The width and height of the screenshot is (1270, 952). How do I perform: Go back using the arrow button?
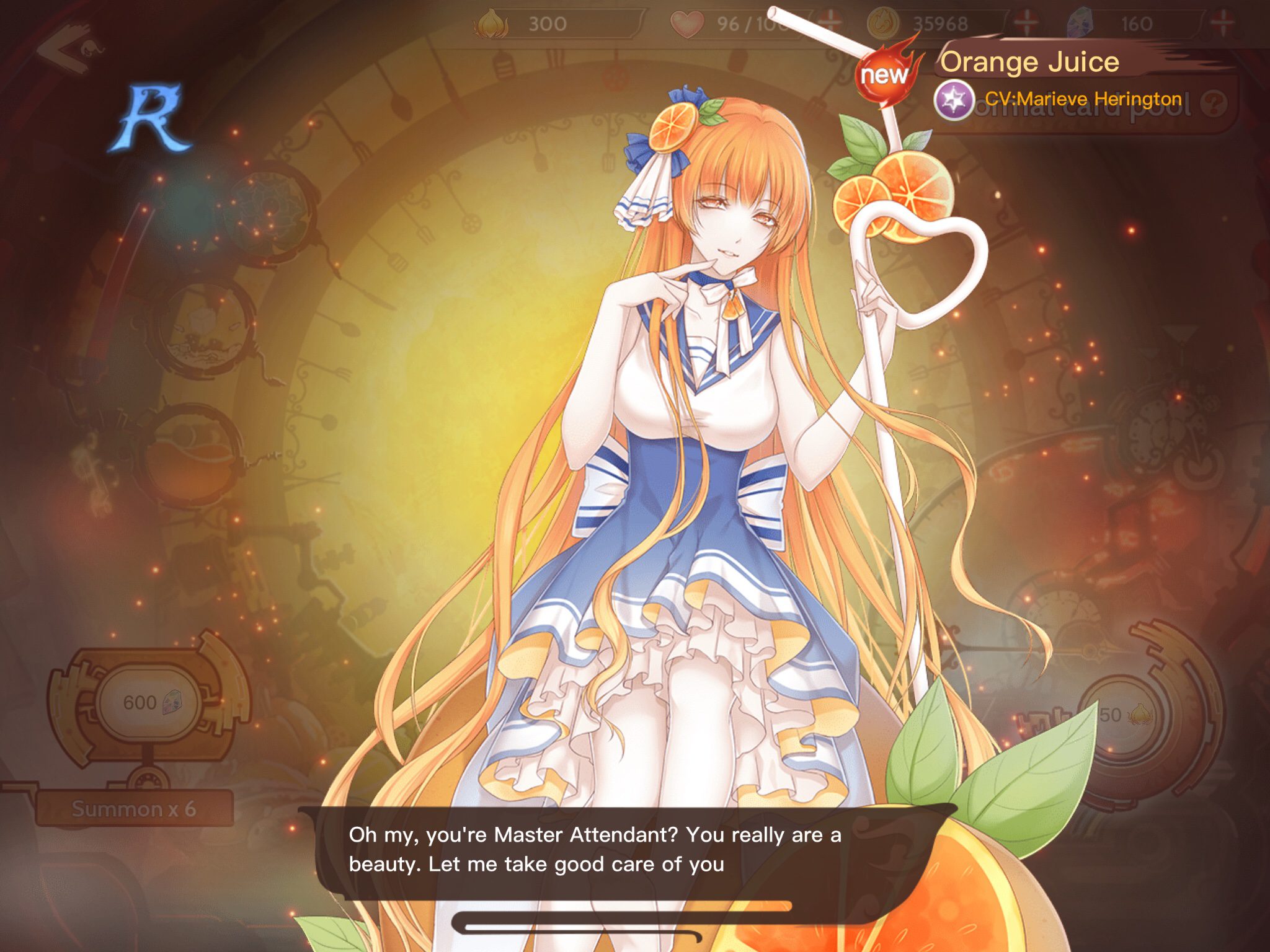(68, 48)
